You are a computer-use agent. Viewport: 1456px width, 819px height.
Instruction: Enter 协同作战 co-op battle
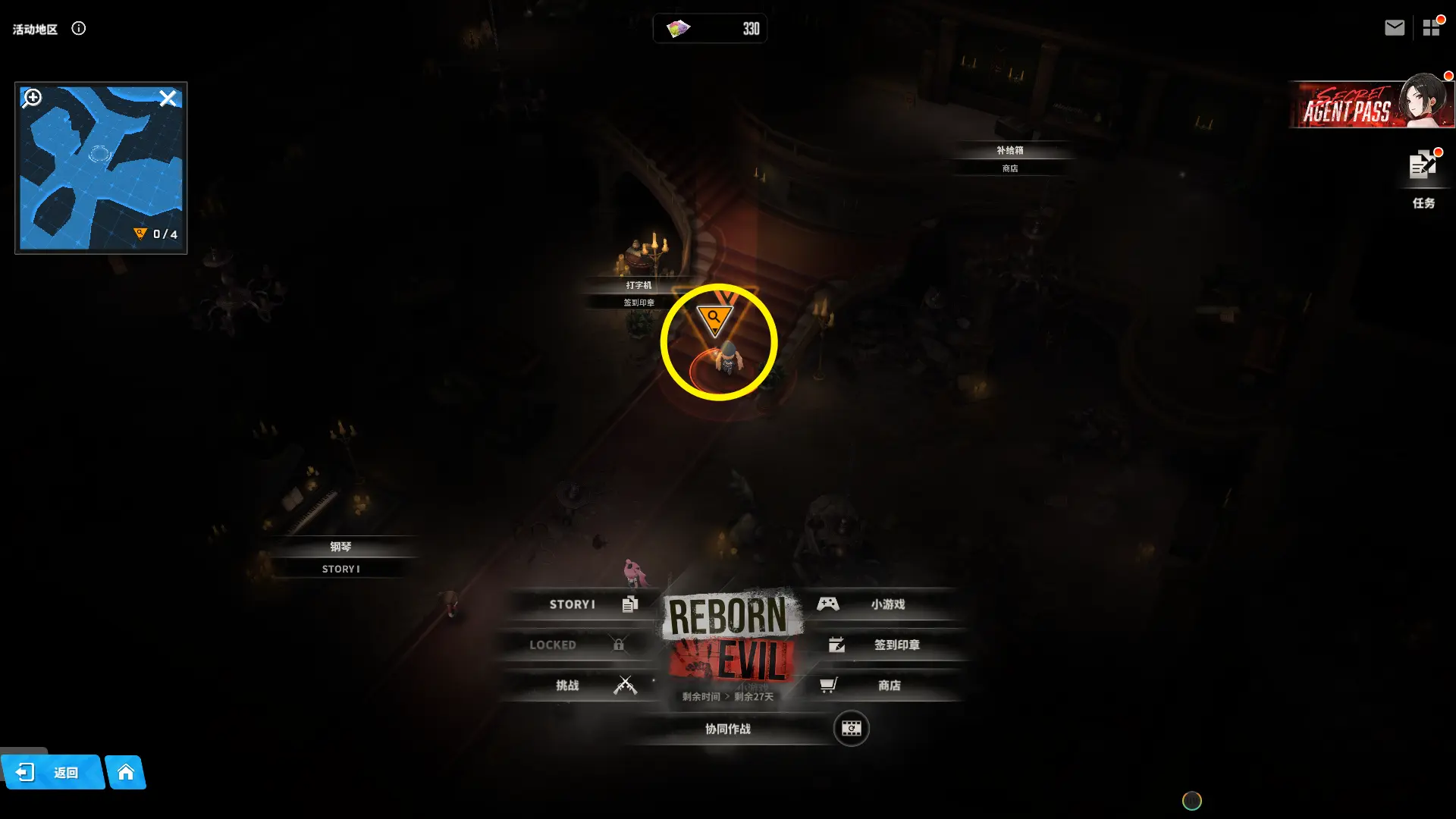(728, 729)
